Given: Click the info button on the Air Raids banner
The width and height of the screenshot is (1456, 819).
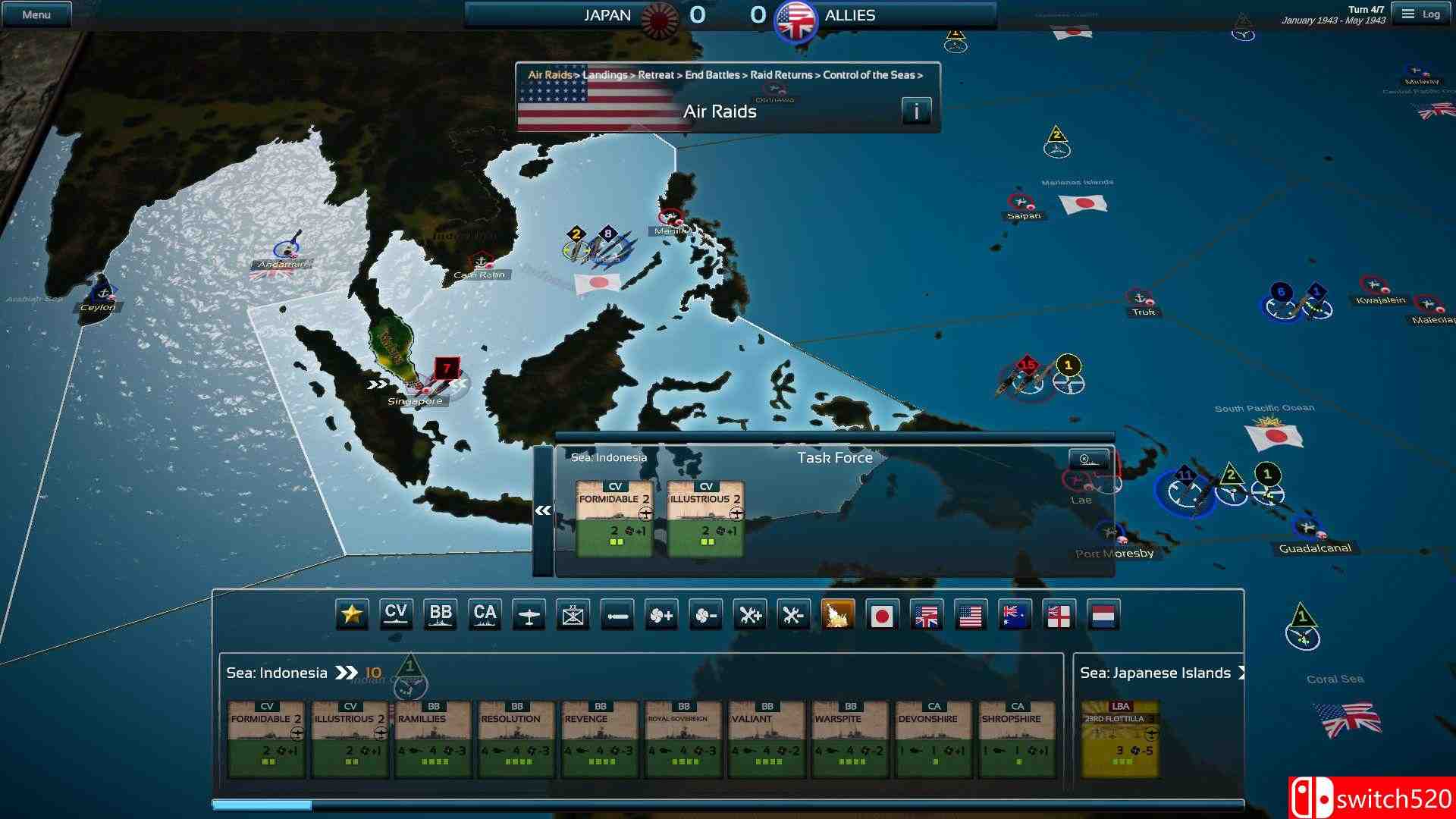Looking at the screenshot, I should 916,110.
